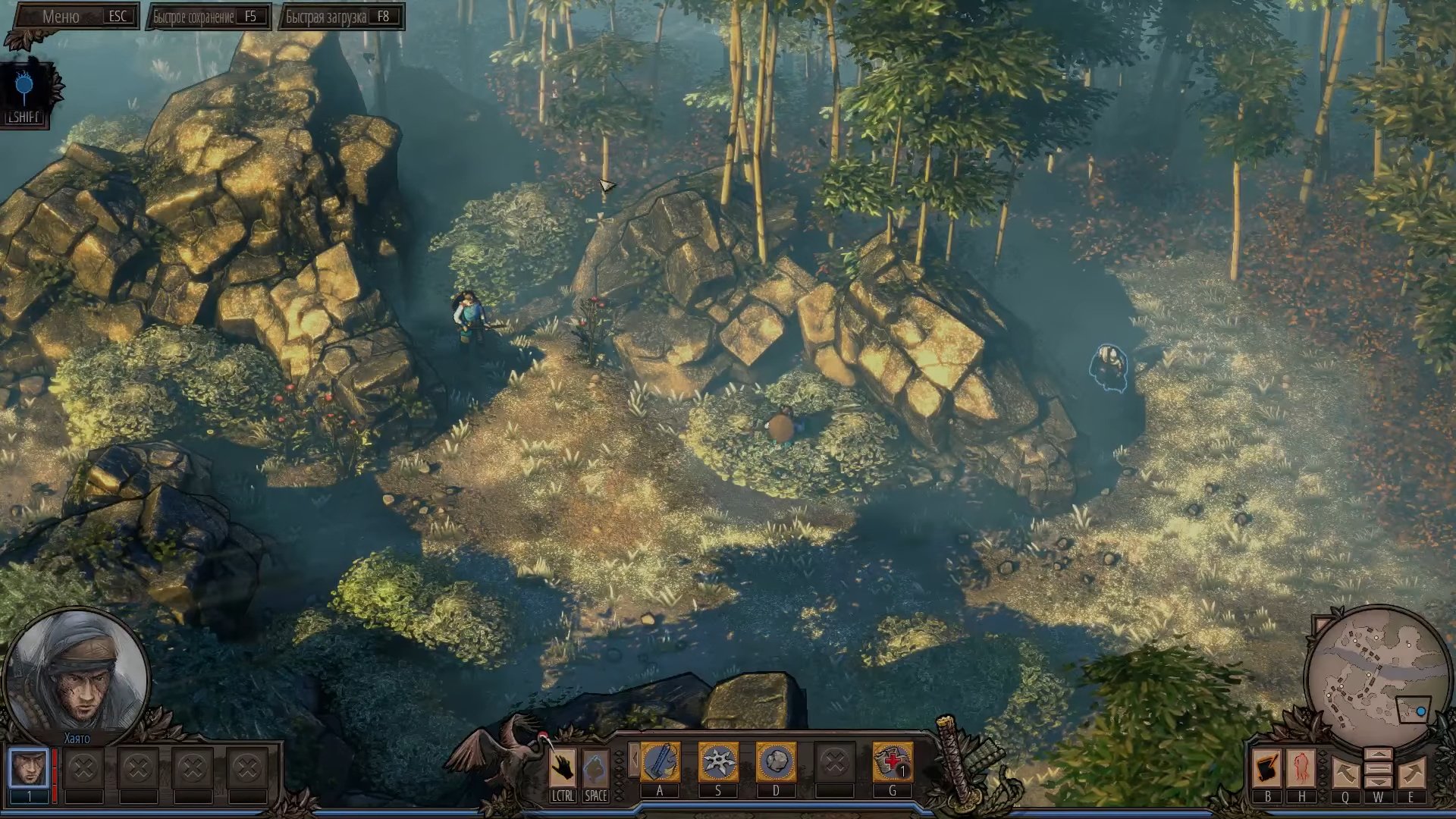Select the shuriken throw ability
The width and height of the screenshot is (1456, 819).
(717, 762)
